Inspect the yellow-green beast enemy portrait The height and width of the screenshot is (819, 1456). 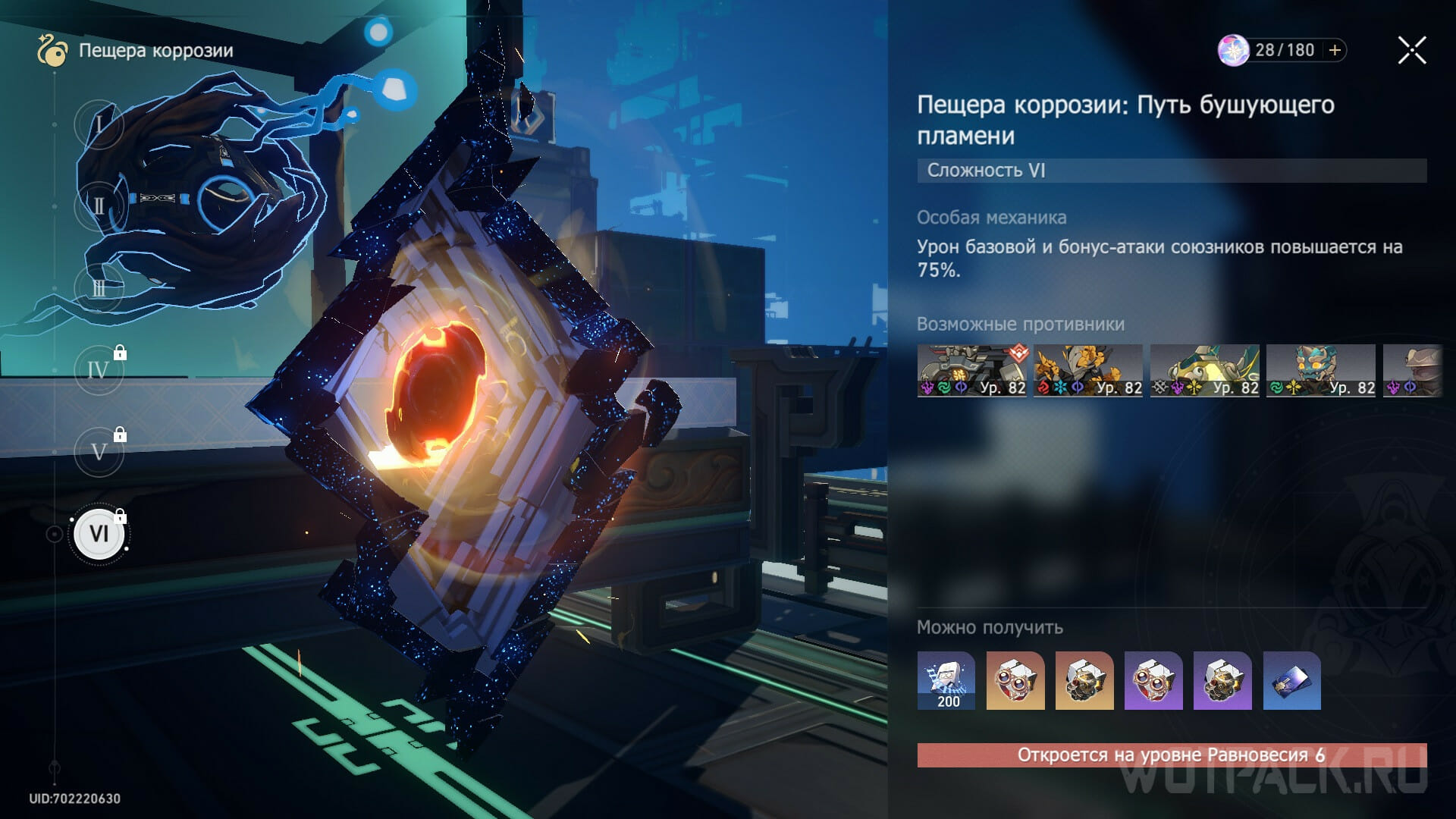1204,371
